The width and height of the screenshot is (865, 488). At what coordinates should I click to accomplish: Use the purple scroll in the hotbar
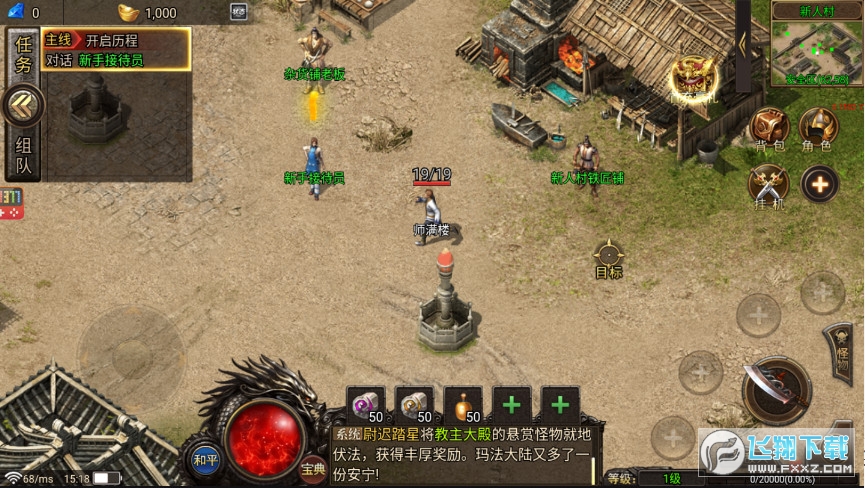pos(366,404)
